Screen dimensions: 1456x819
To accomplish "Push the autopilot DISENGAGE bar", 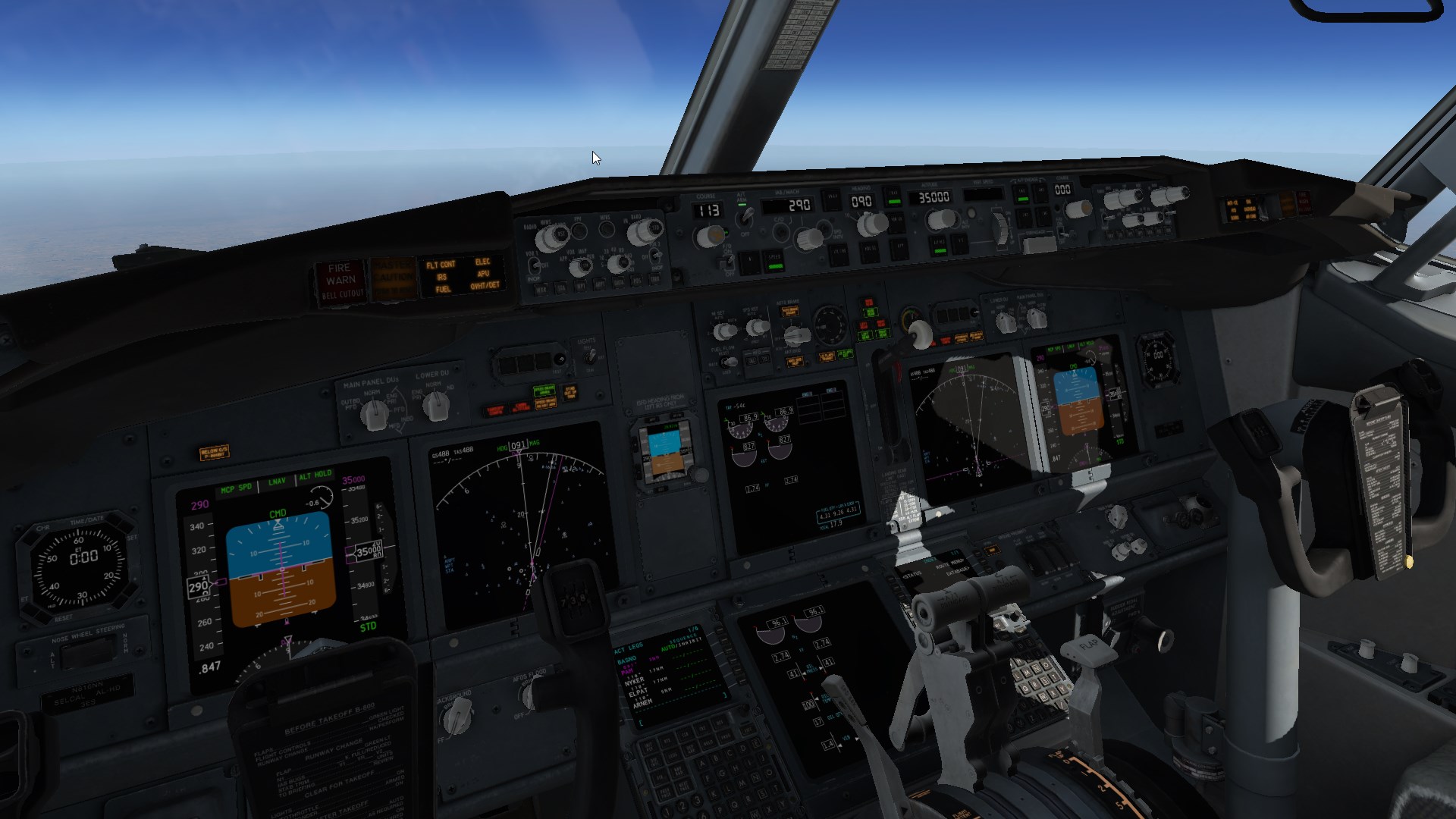I will tap(1039, 244).
